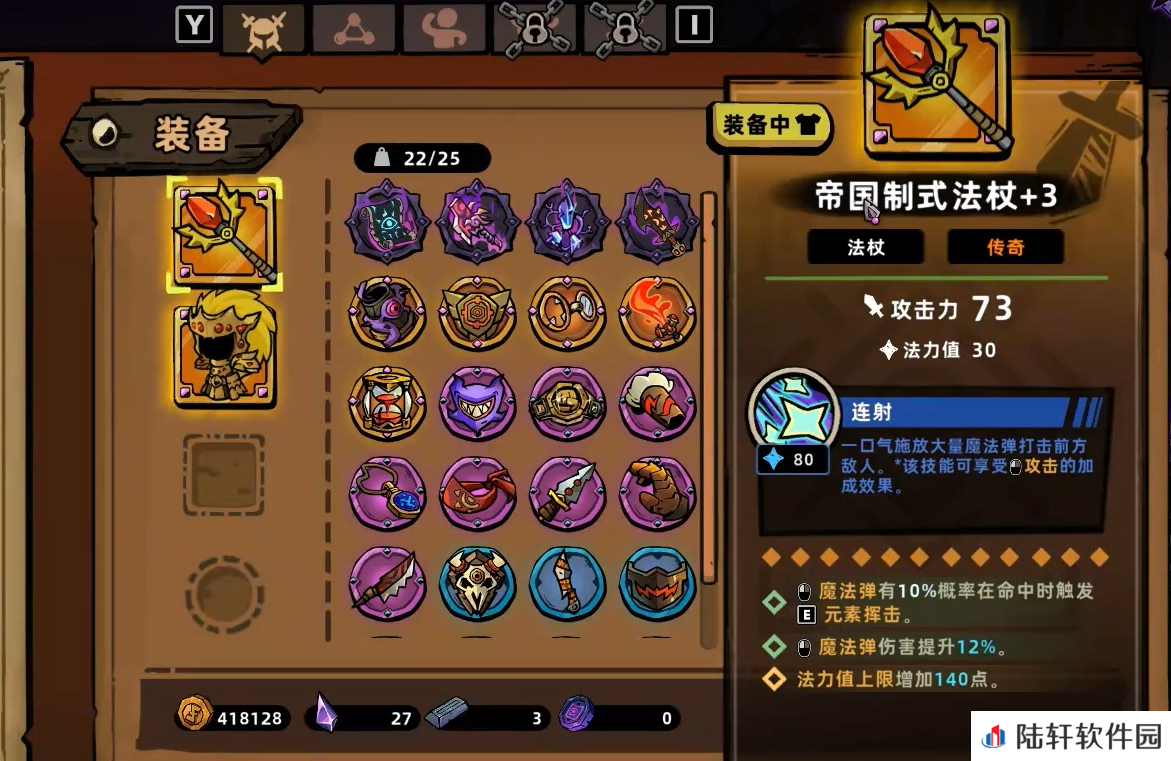The image size is (1171, 761).
Task: Pick the blue gem amulet
Action: (x=387, y=492)
